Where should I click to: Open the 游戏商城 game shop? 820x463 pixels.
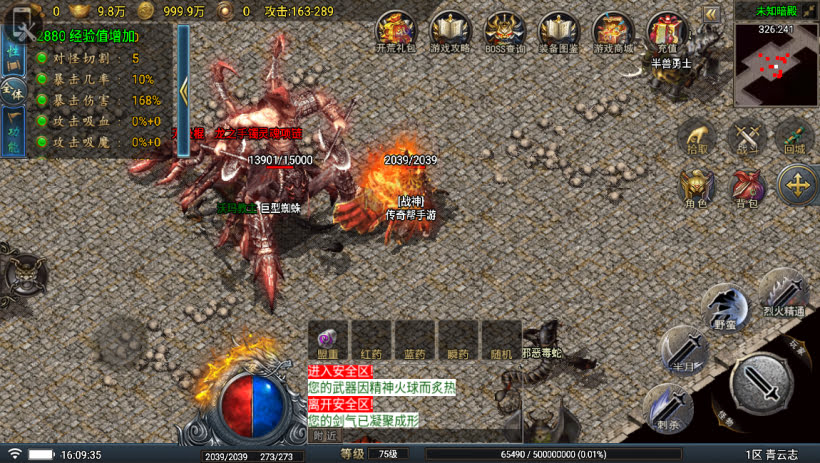[613, 31]
